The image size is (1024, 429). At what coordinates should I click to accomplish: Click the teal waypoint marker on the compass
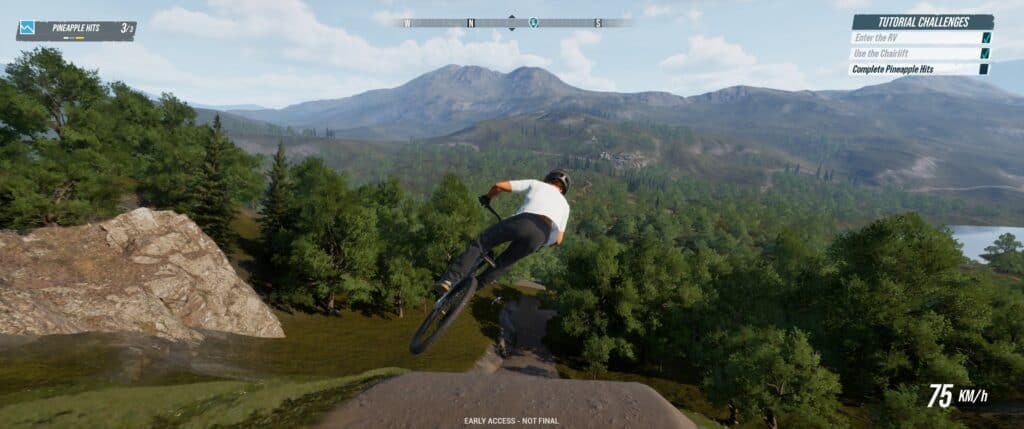pyautogui.click(x=533, y=22)
